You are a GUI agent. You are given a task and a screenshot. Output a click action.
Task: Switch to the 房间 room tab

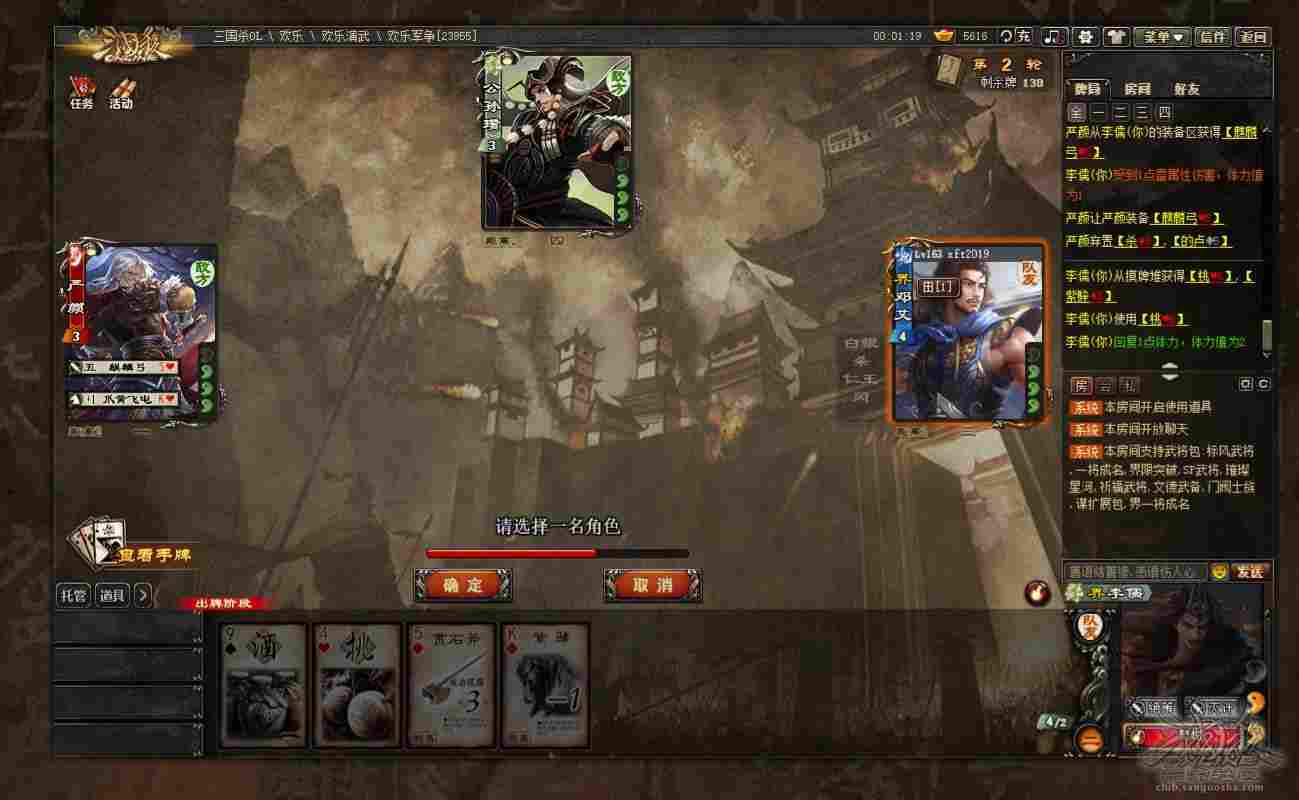coord(1137,88)
